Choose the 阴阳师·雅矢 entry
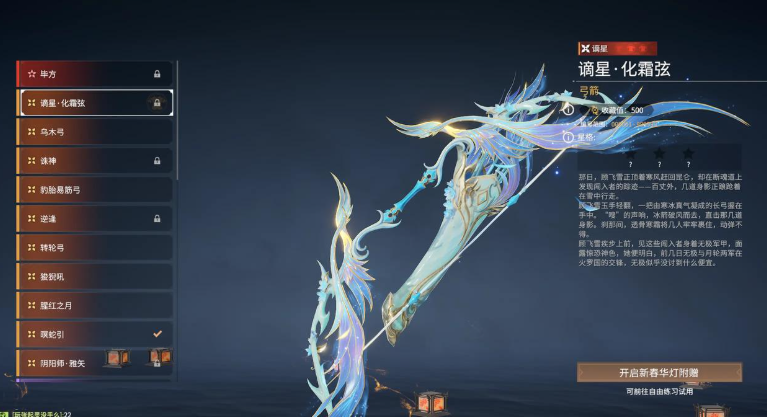This screenshot has height=417, width=767. point(94,362)
